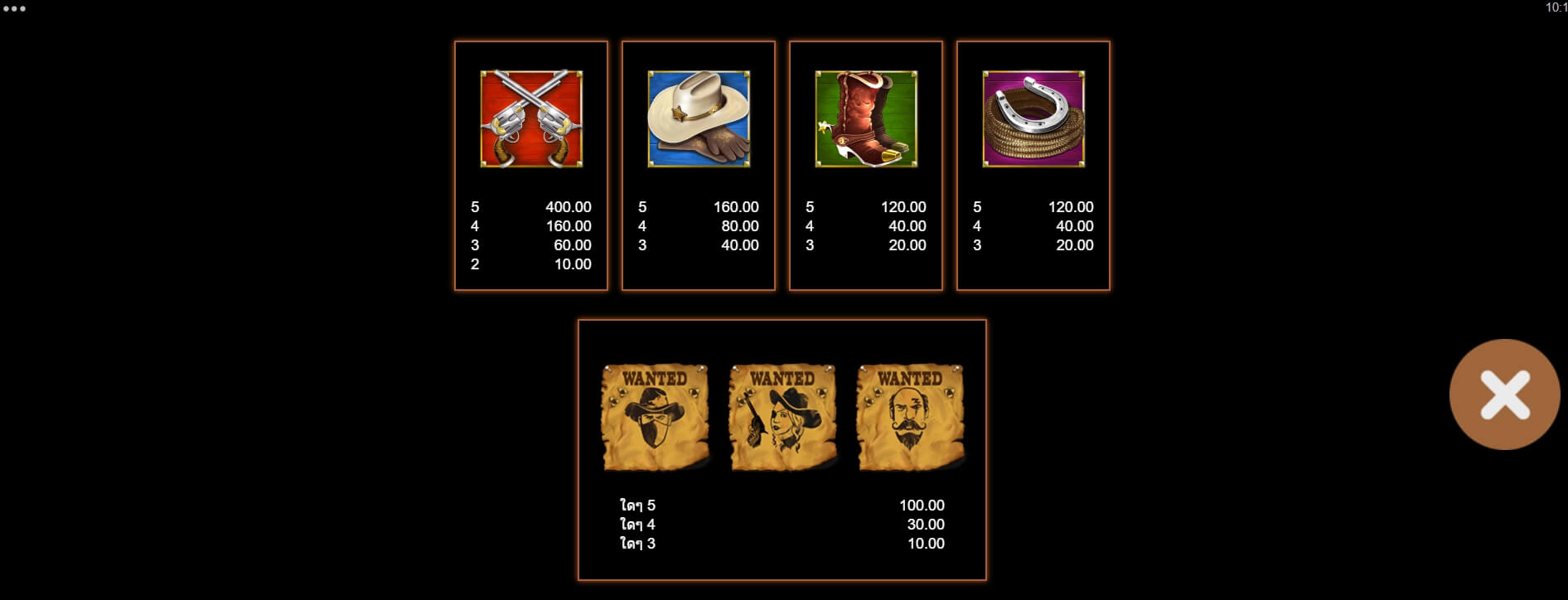Select the horseshoe payout panel
1568x600 pixels.
click(x=1033, y=164)
